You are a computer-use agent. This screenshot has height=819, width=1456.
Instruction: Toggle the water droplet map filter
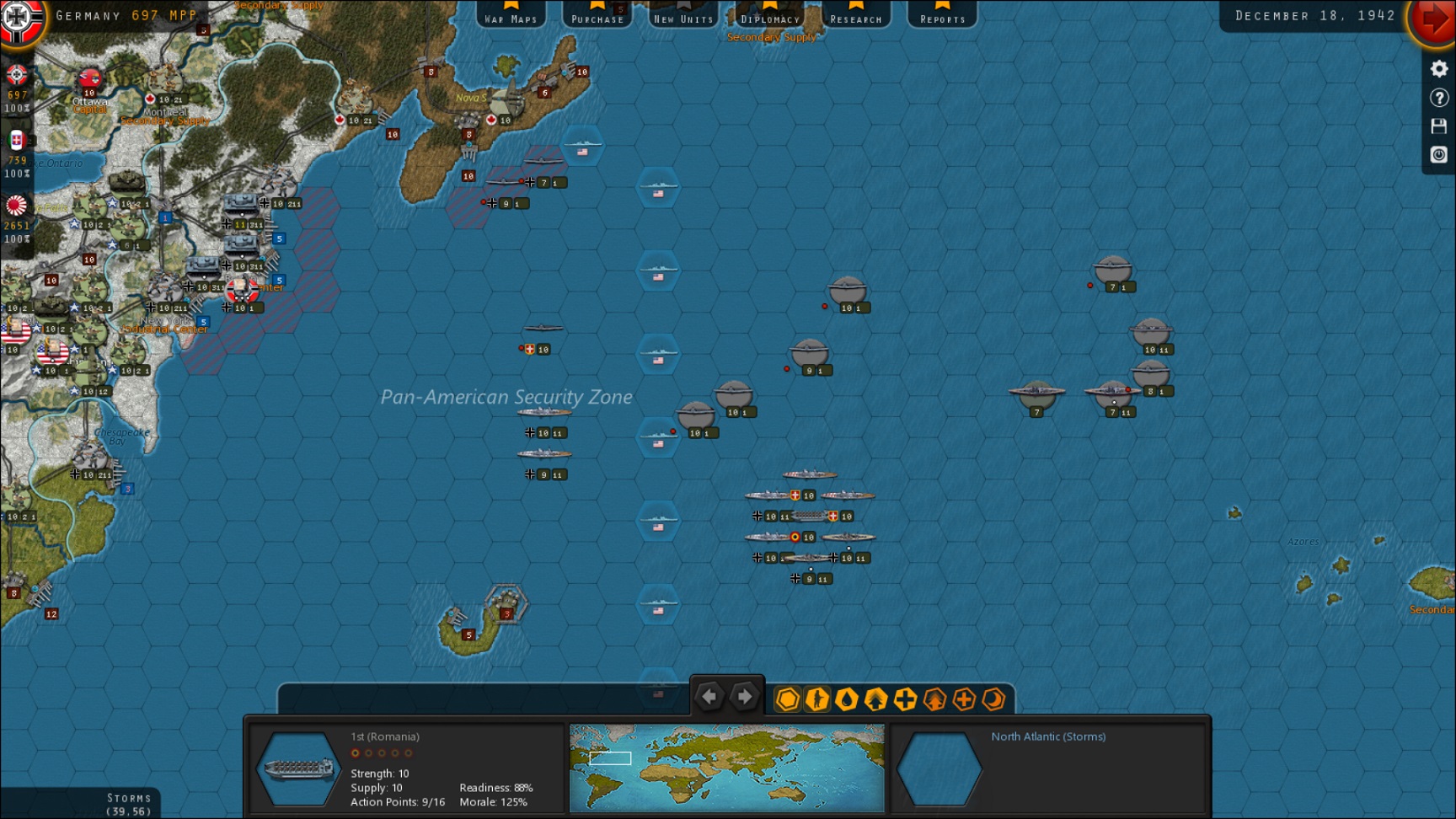point(847,699)
